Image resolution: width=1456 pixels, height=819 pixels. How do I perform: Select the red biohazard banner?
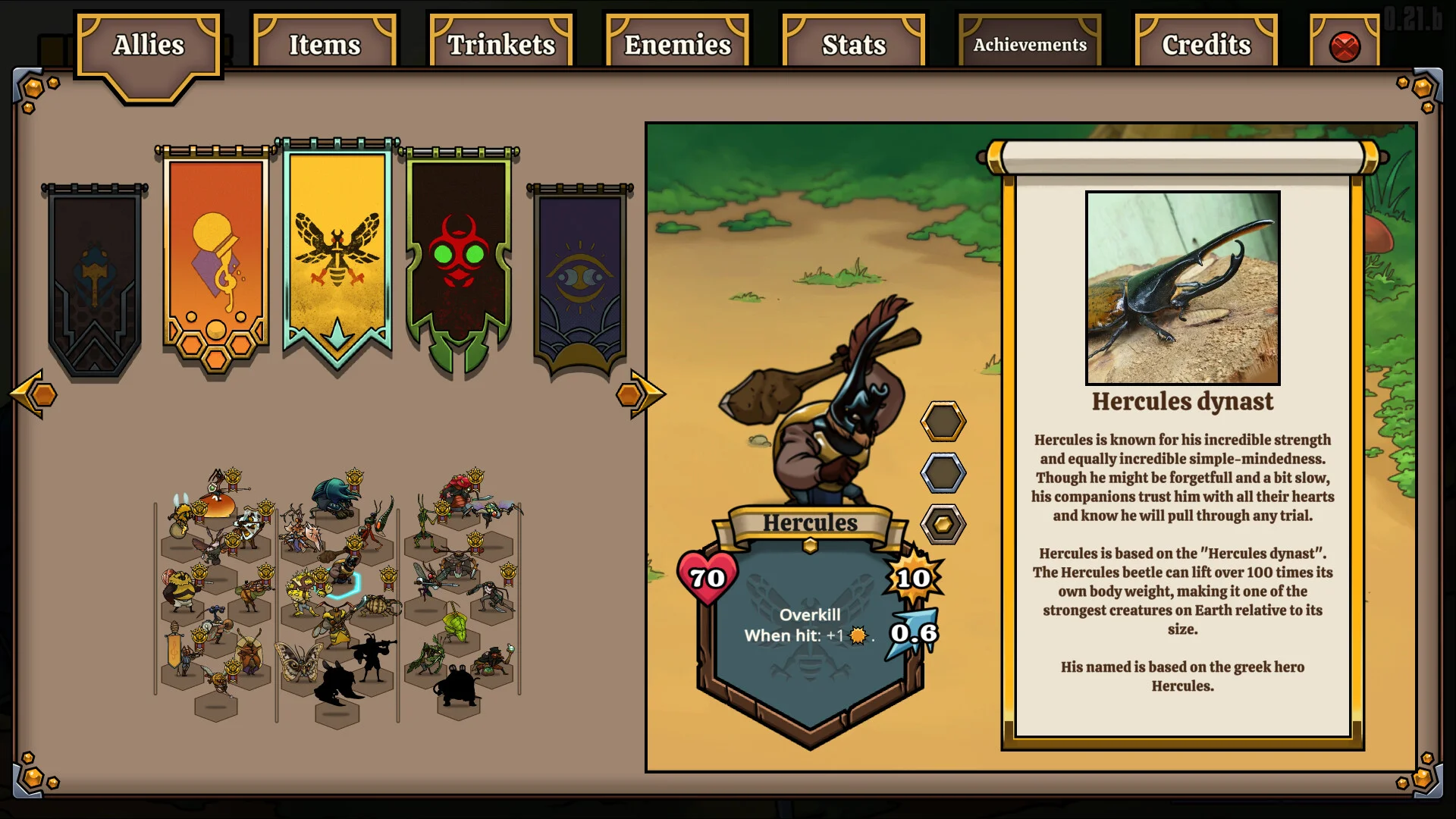459,258
